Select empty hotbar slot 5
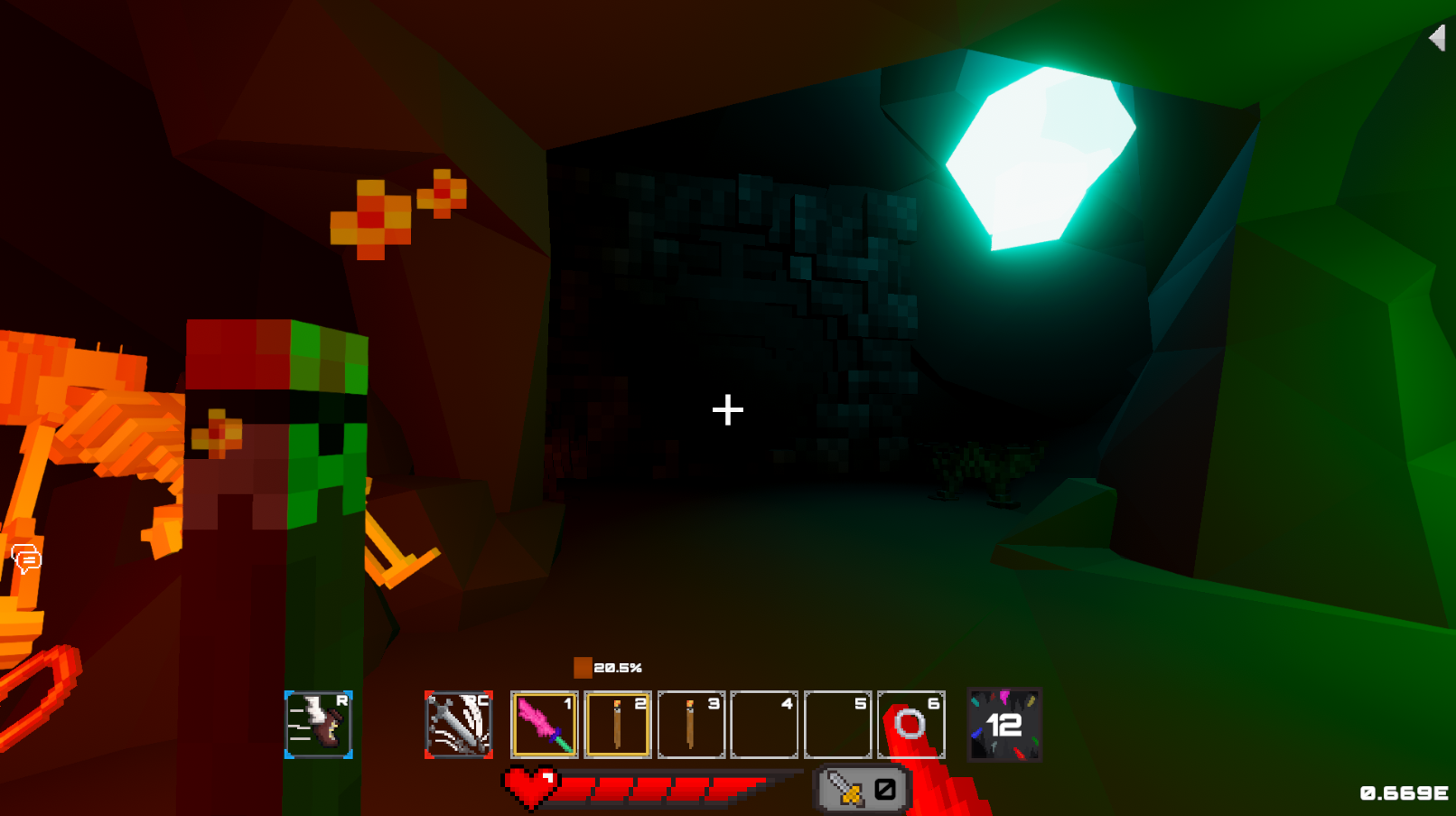 point(836,722)
